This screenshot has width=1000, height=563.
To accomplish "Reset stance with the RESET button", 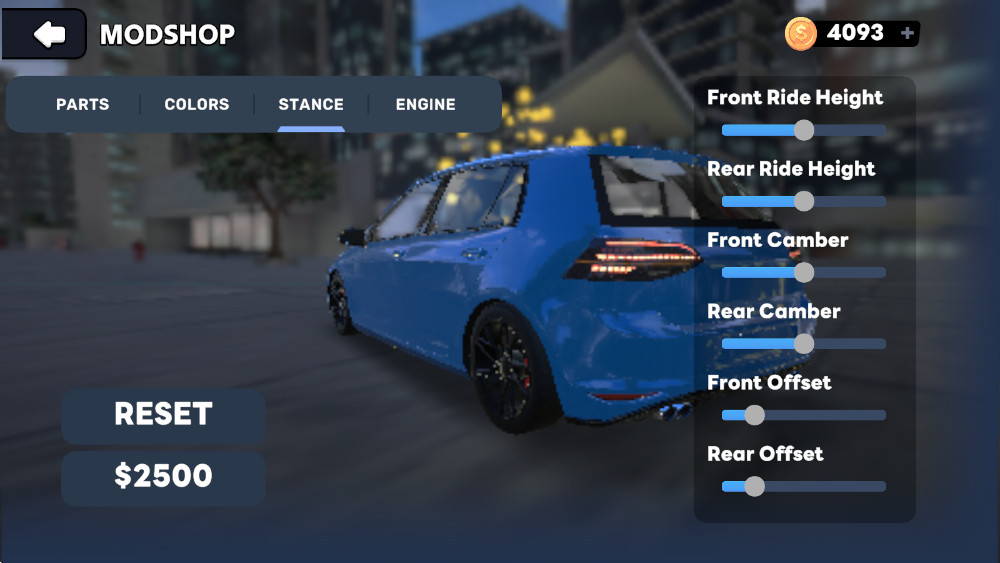I will click(x=163, y=415).
